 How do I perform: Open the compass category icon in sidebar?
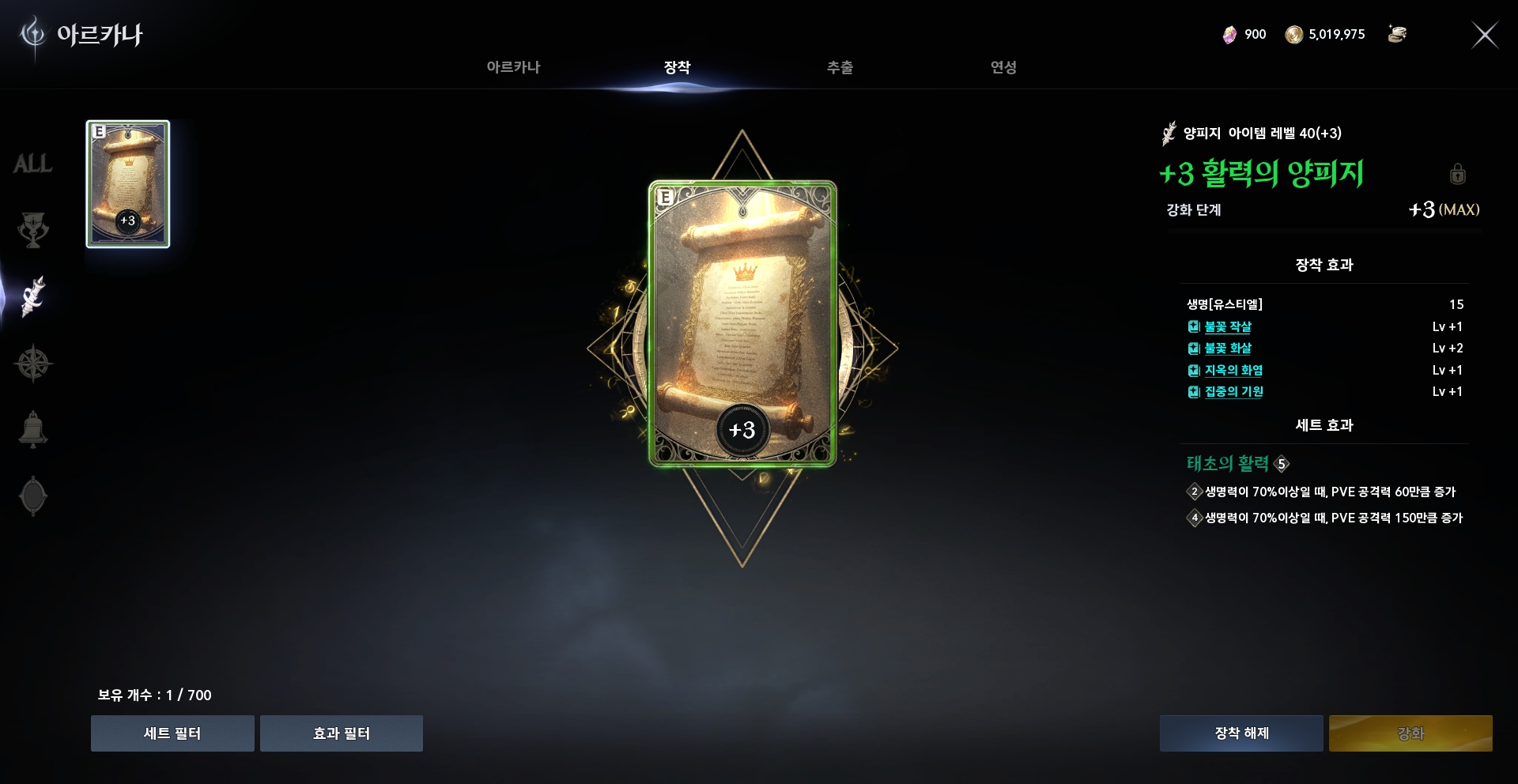32,363
